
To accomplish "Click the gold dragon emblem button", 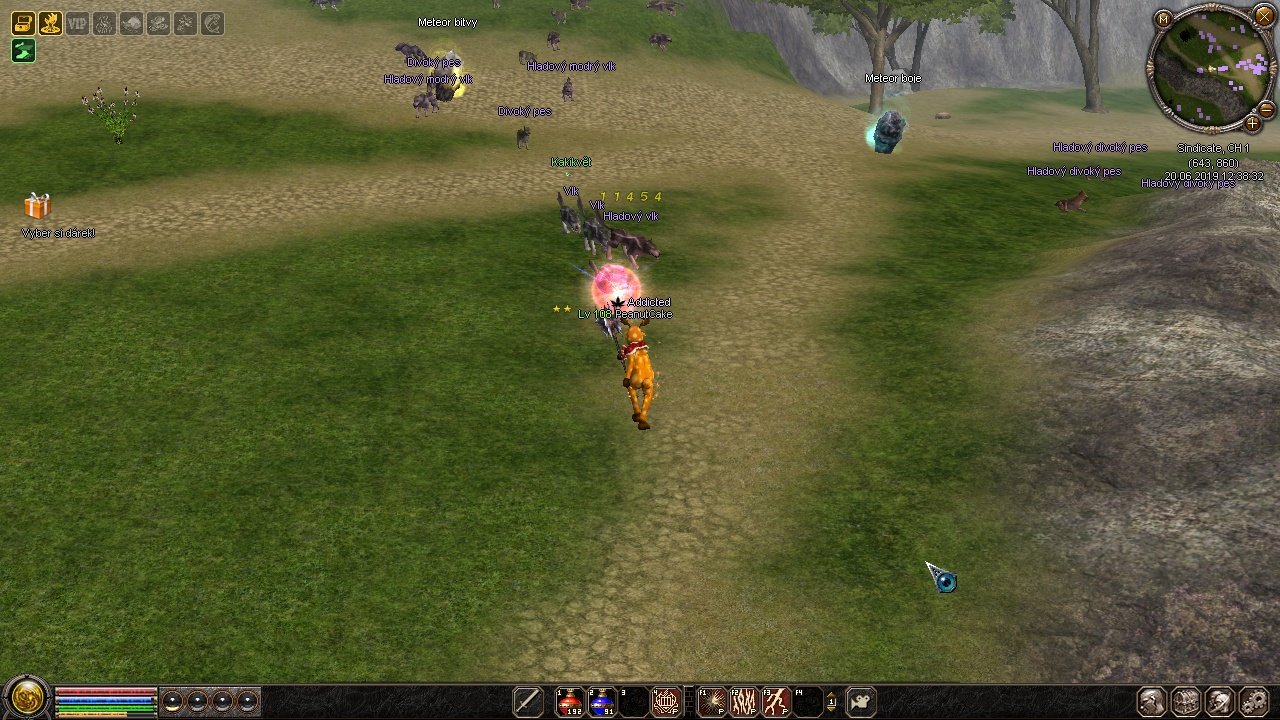I will coord(26,697).
